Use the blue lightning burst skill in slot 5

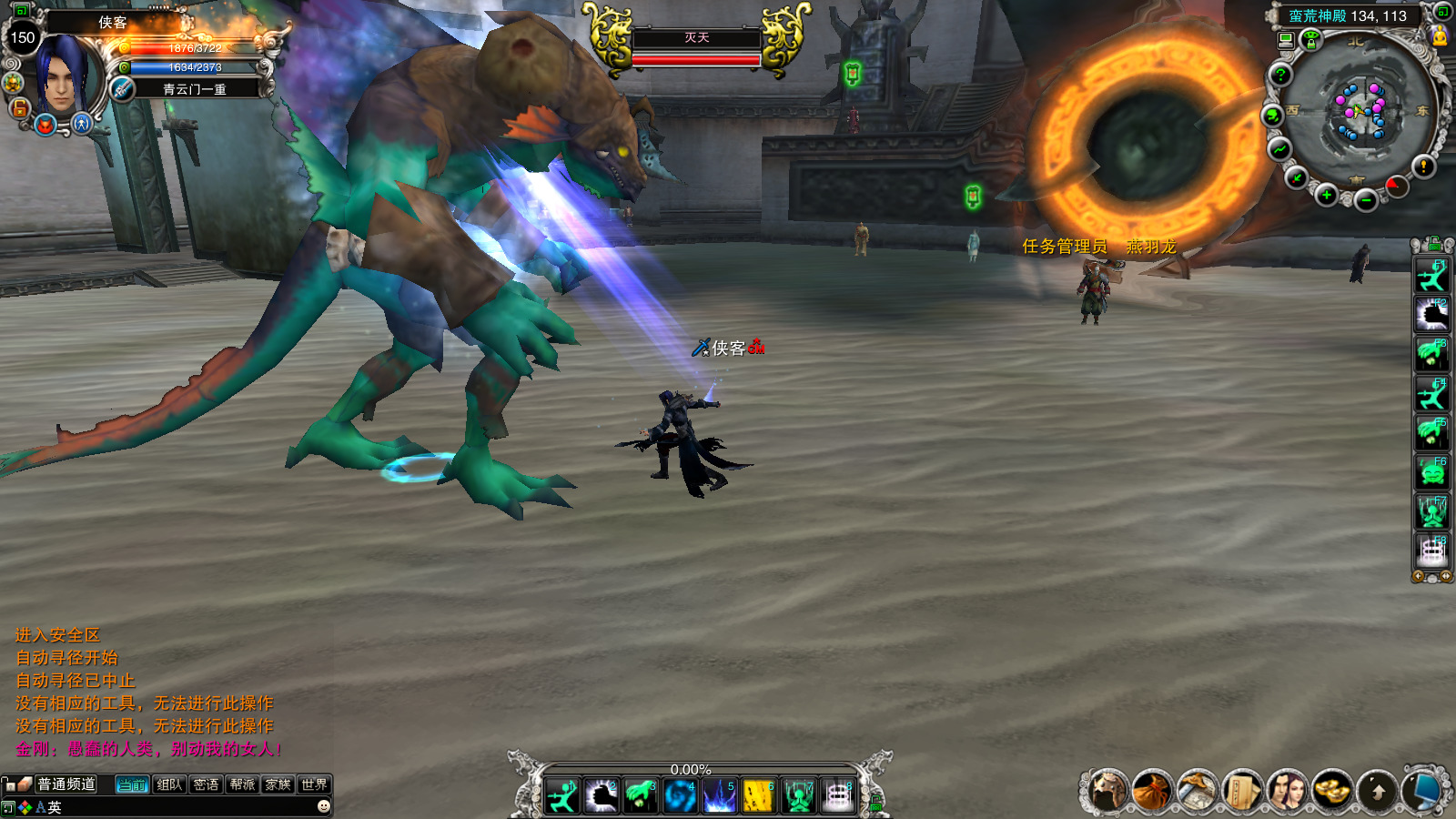(x=719, y=797)
